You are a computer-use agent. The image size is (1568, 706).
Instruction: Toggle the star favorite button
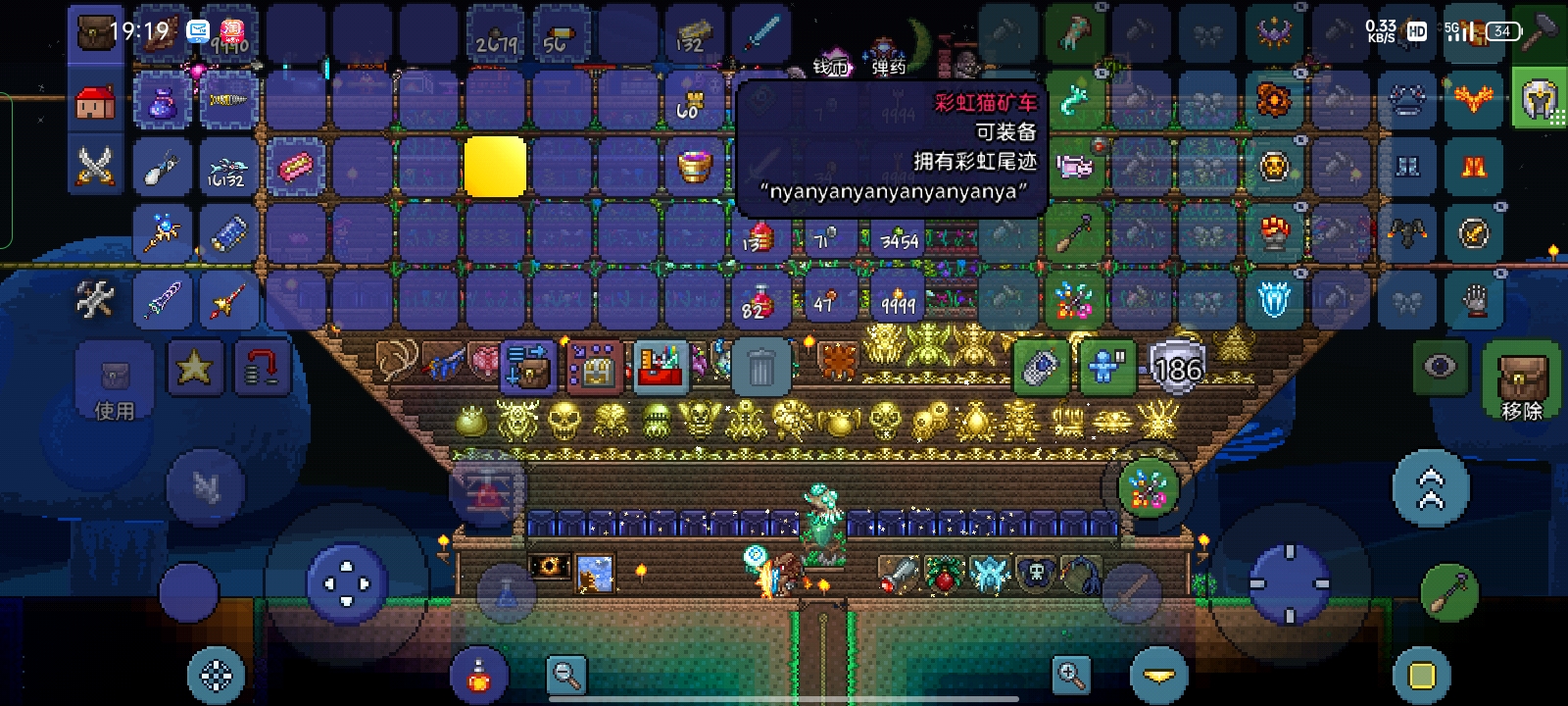194,369
